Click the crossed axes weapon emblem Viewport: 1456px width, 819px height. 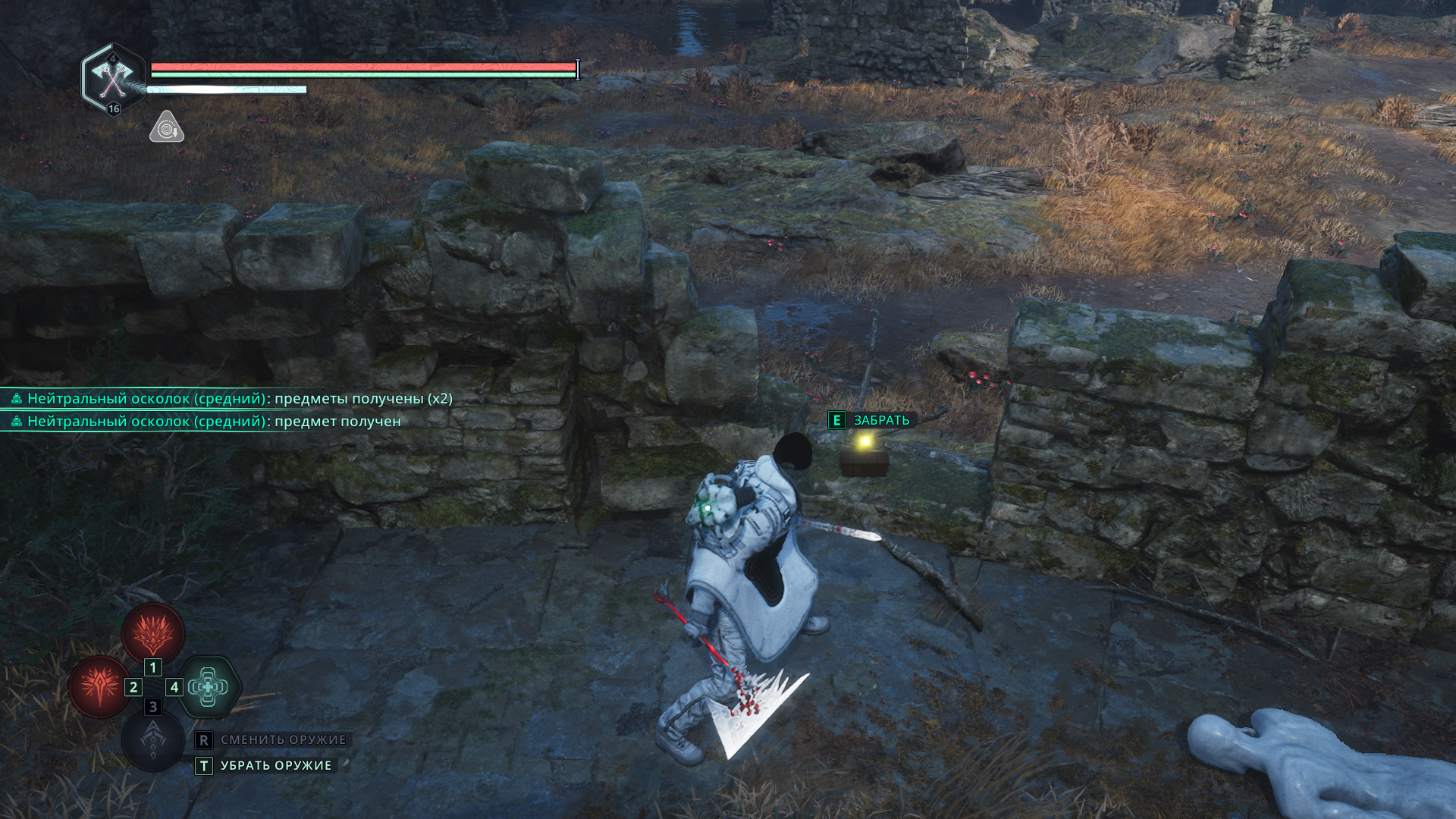(113, 78)
